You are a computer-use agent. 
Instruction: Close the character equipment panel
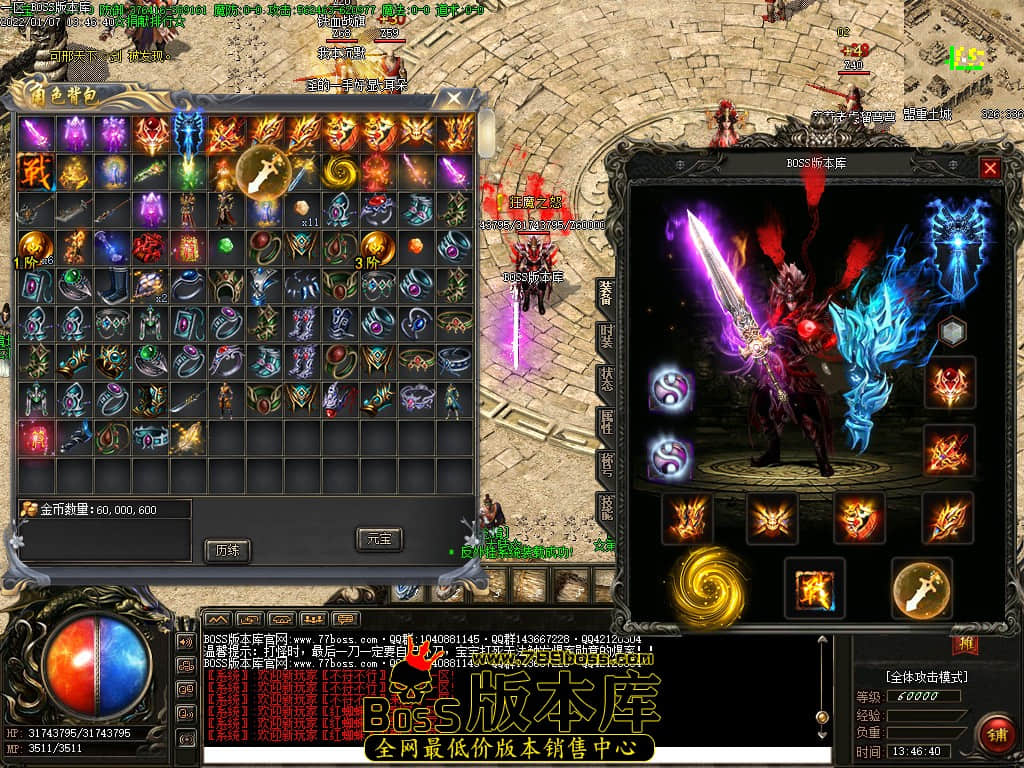pyautogui.click(x=990, y=168)
